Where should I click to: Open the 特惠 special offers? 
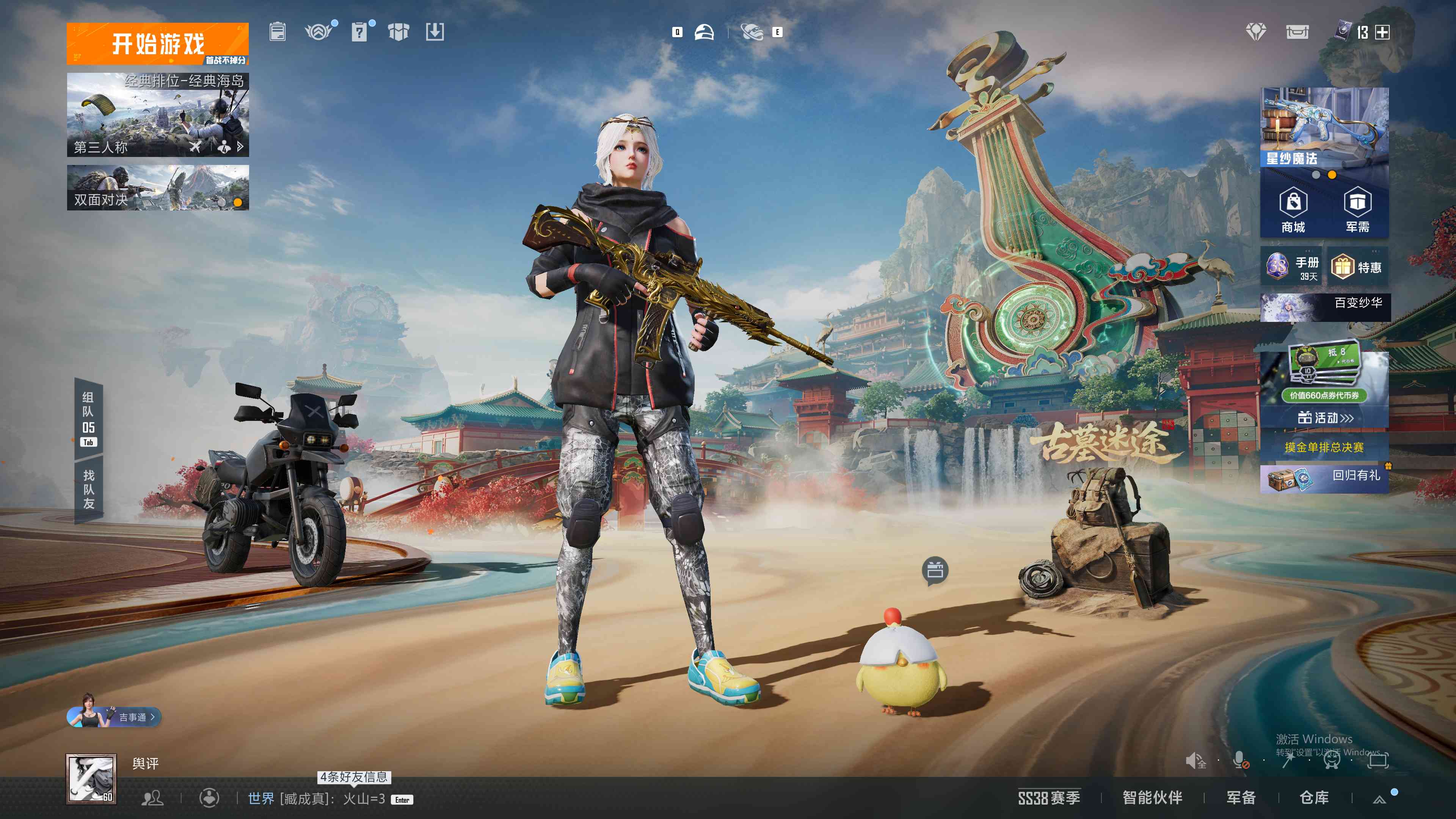point(1358,267)
